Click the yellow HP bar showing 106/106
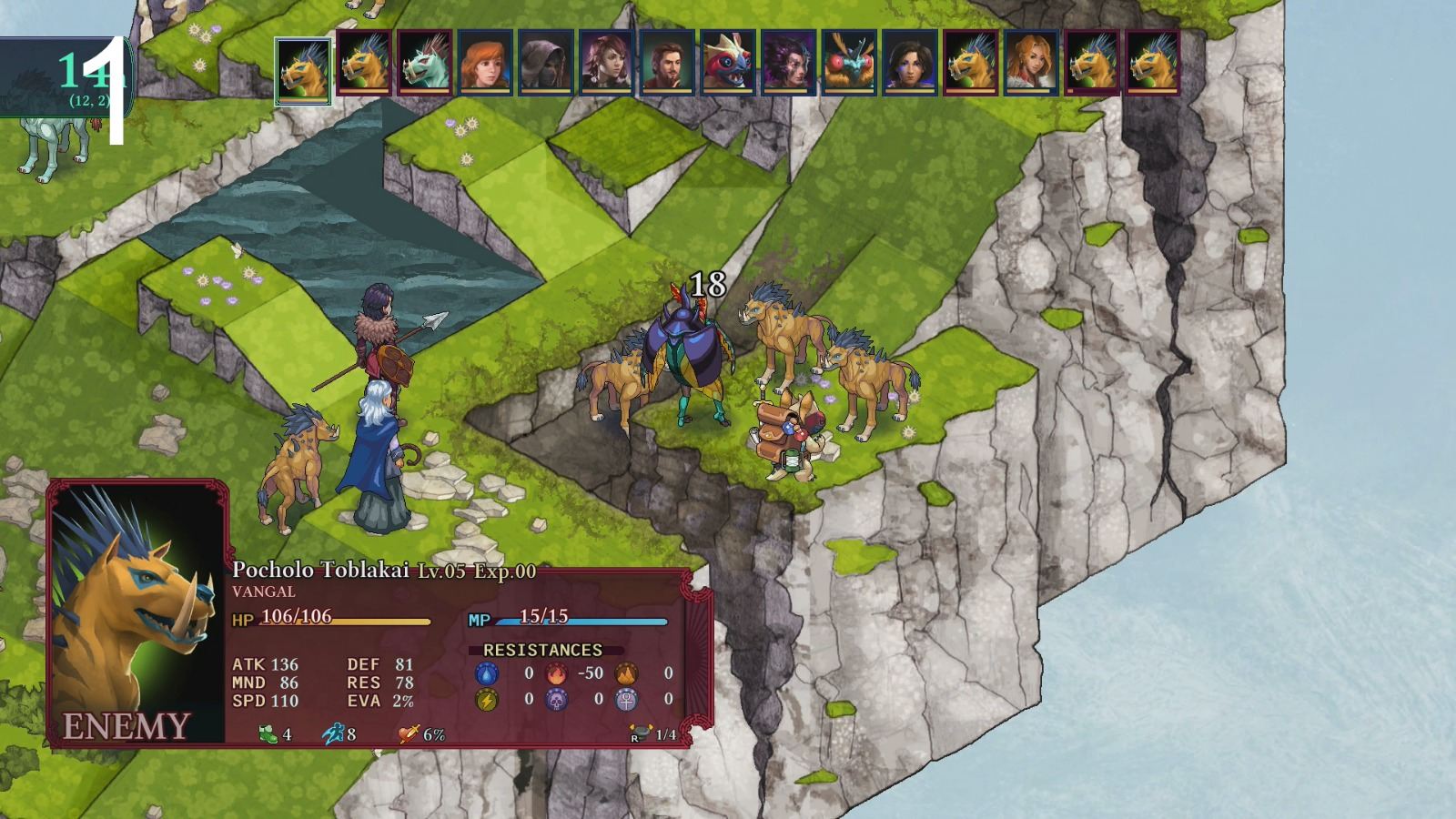1456x819 pixels. 346,622
